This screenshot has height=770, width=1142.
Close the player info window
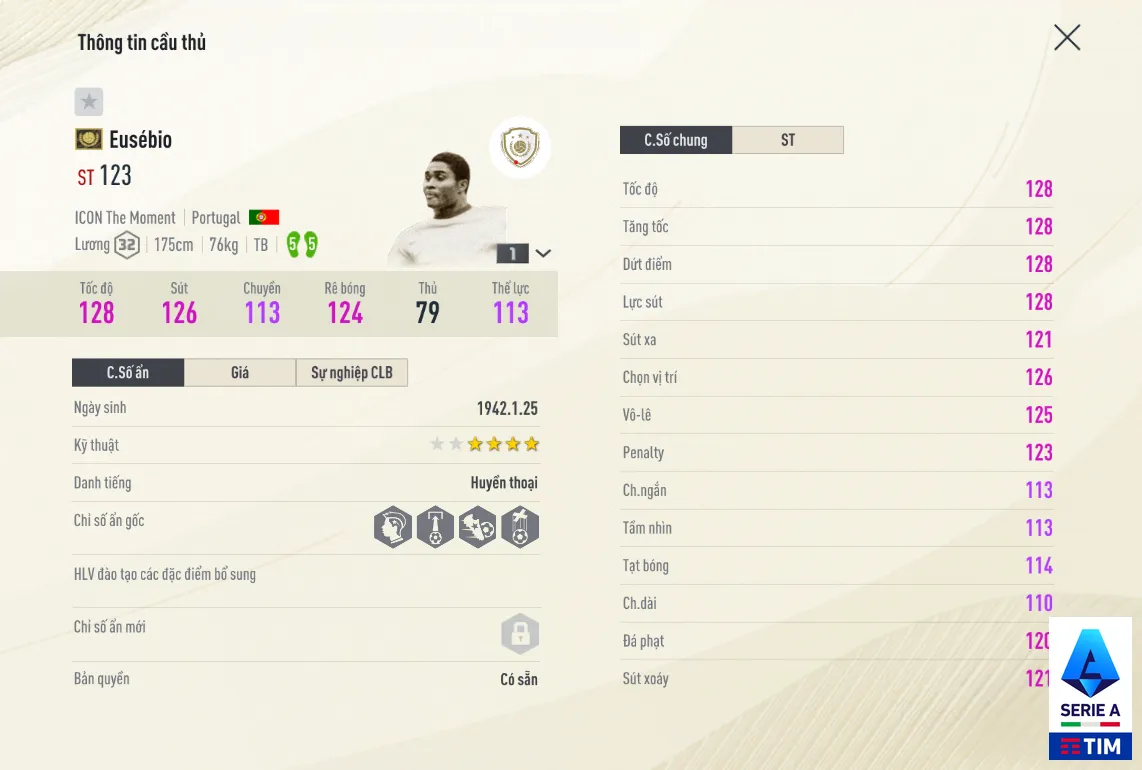(x=1067, y=38)
